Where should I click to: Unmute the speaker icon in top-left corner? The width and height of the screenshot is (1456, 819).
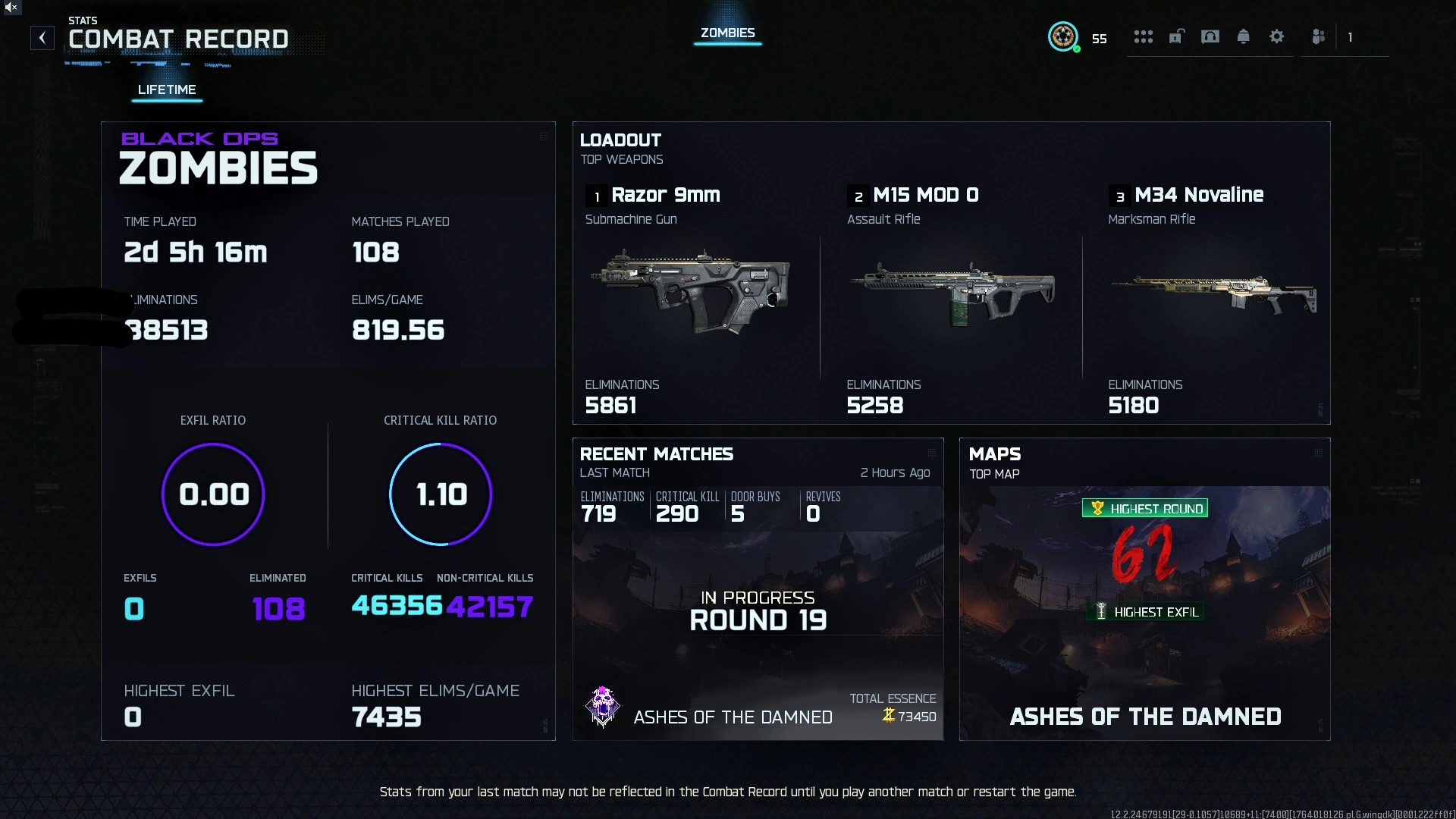coord(11,8)
